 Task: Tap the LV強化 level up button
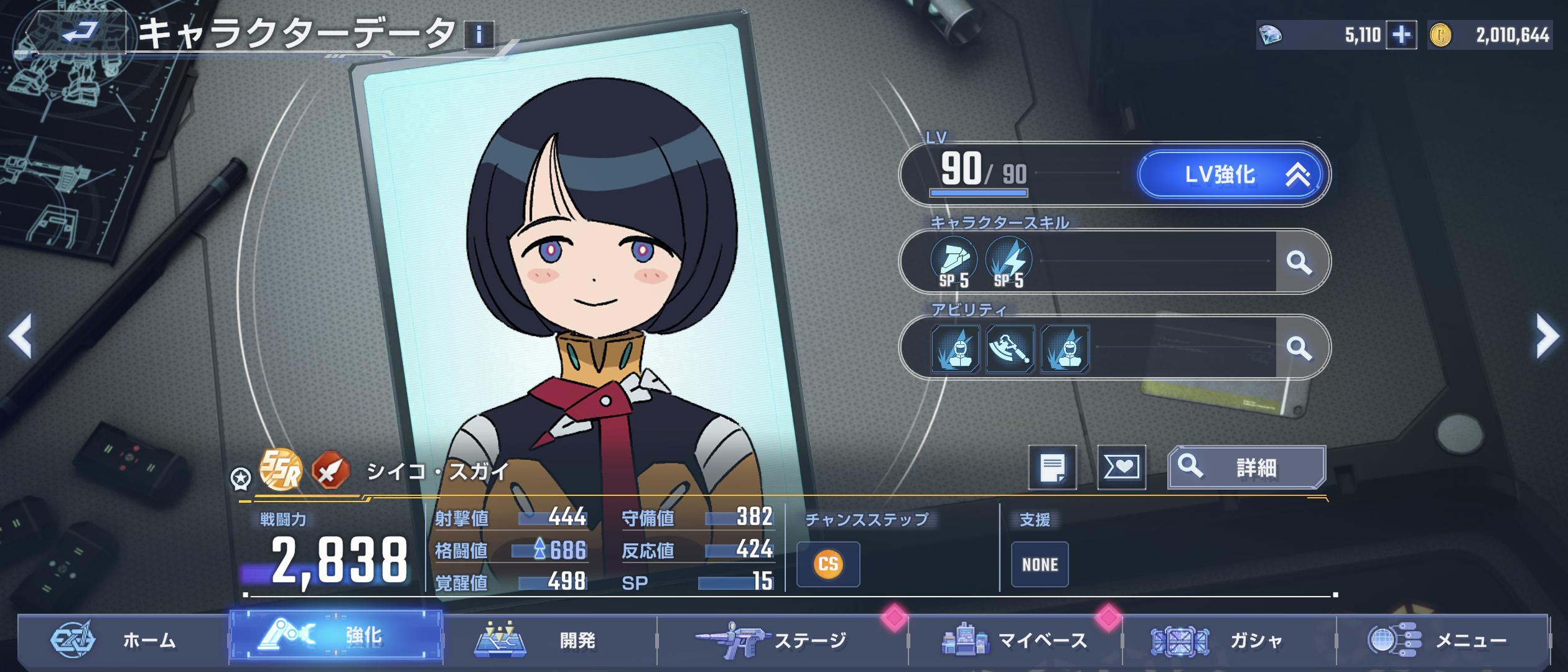[x=1232, y=175]
